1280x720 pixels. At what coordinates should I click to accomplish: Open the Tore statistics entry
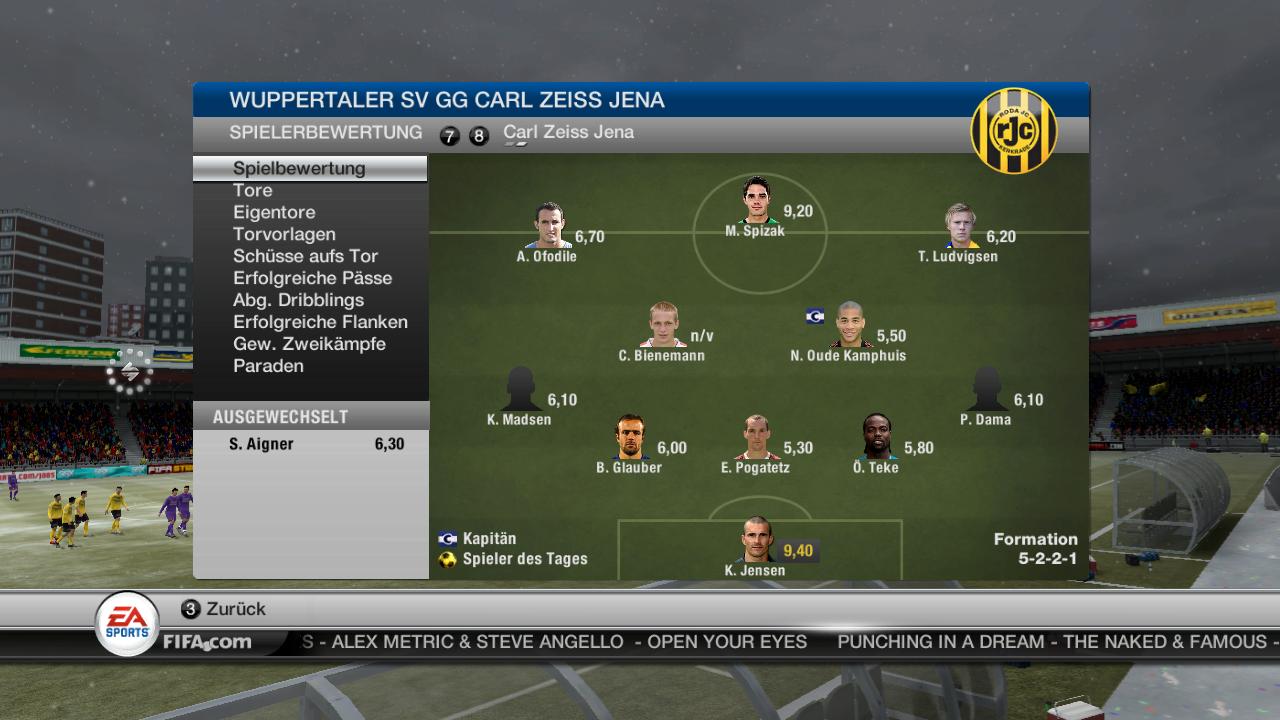[x=253, y=190]
